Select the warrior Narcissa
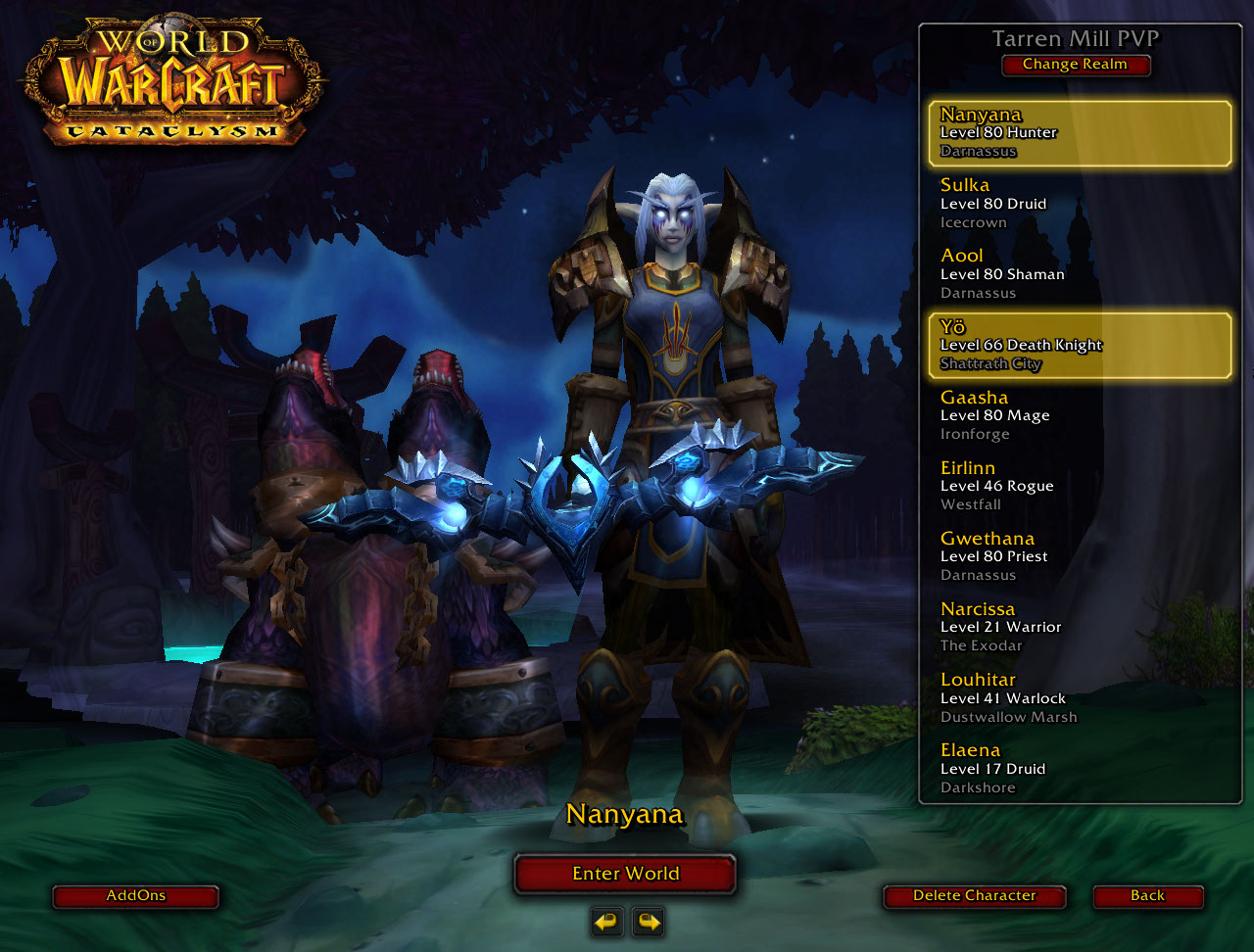The width and height of the screenshot is (1254, 952). (1079, 627)
